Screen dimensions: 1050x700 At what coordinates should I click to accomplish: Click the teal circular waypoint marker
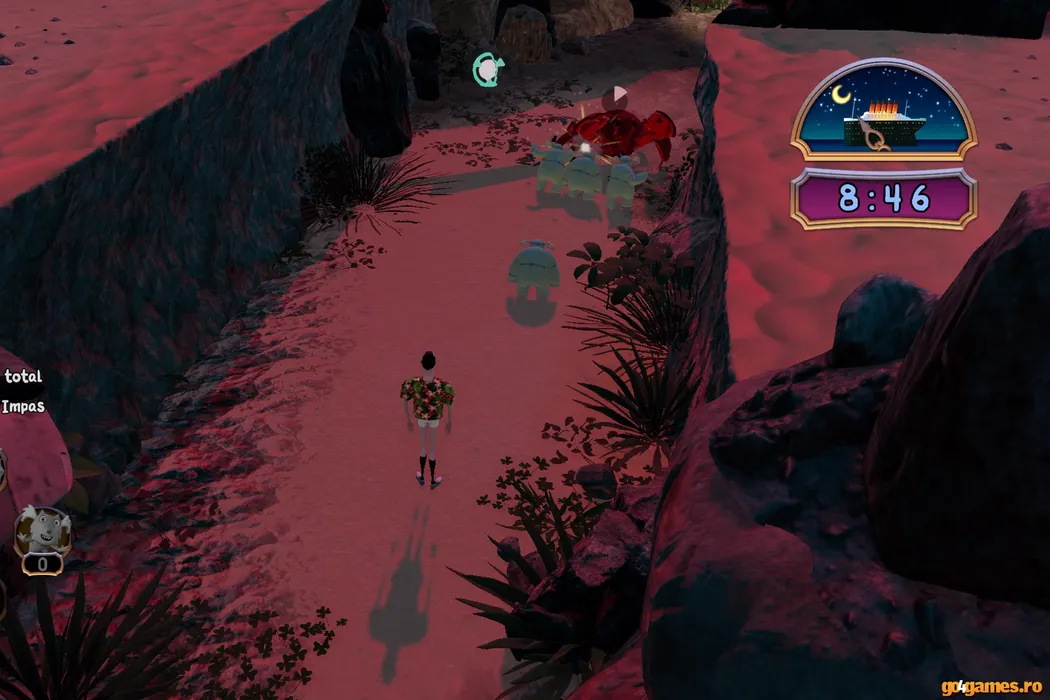pos(487,69)
